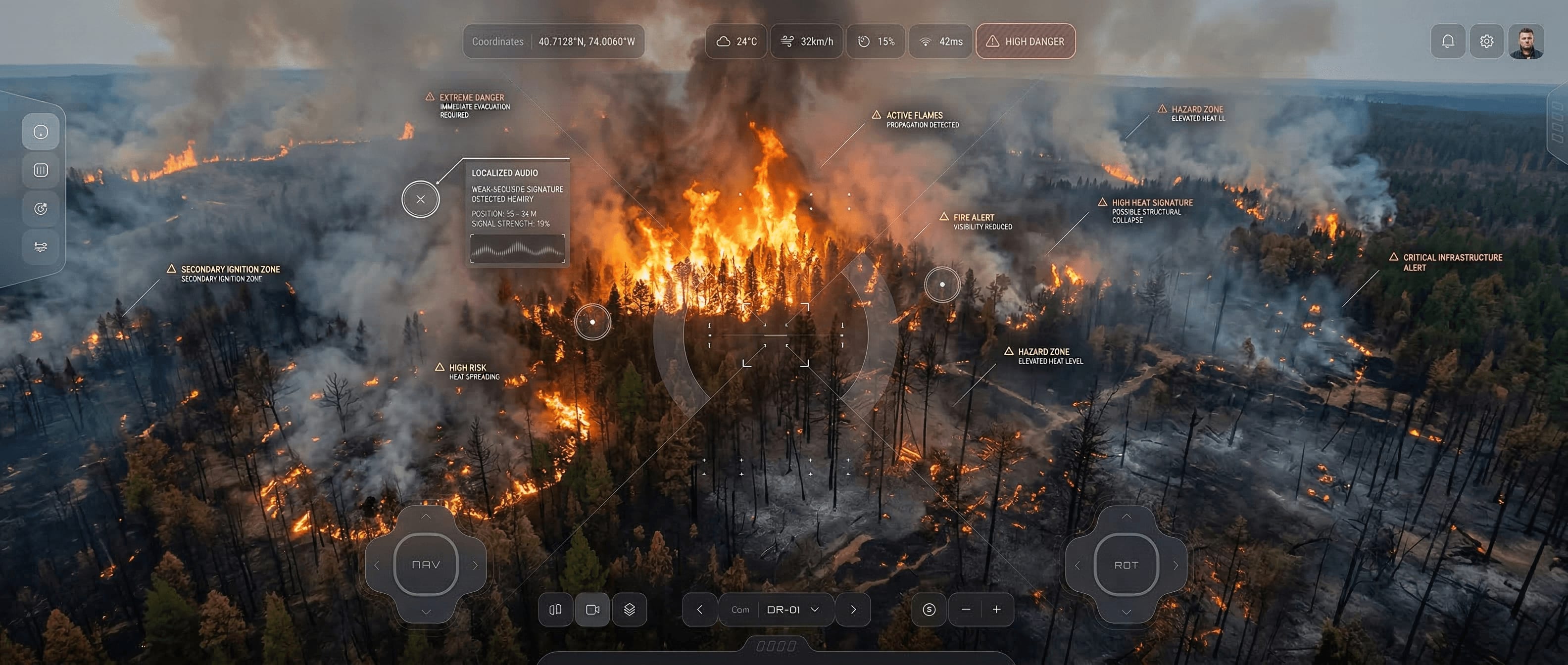Click the Coordinates display field
Screen dimensions: 1568x665
pyautogui.click(x=553, y=42)
